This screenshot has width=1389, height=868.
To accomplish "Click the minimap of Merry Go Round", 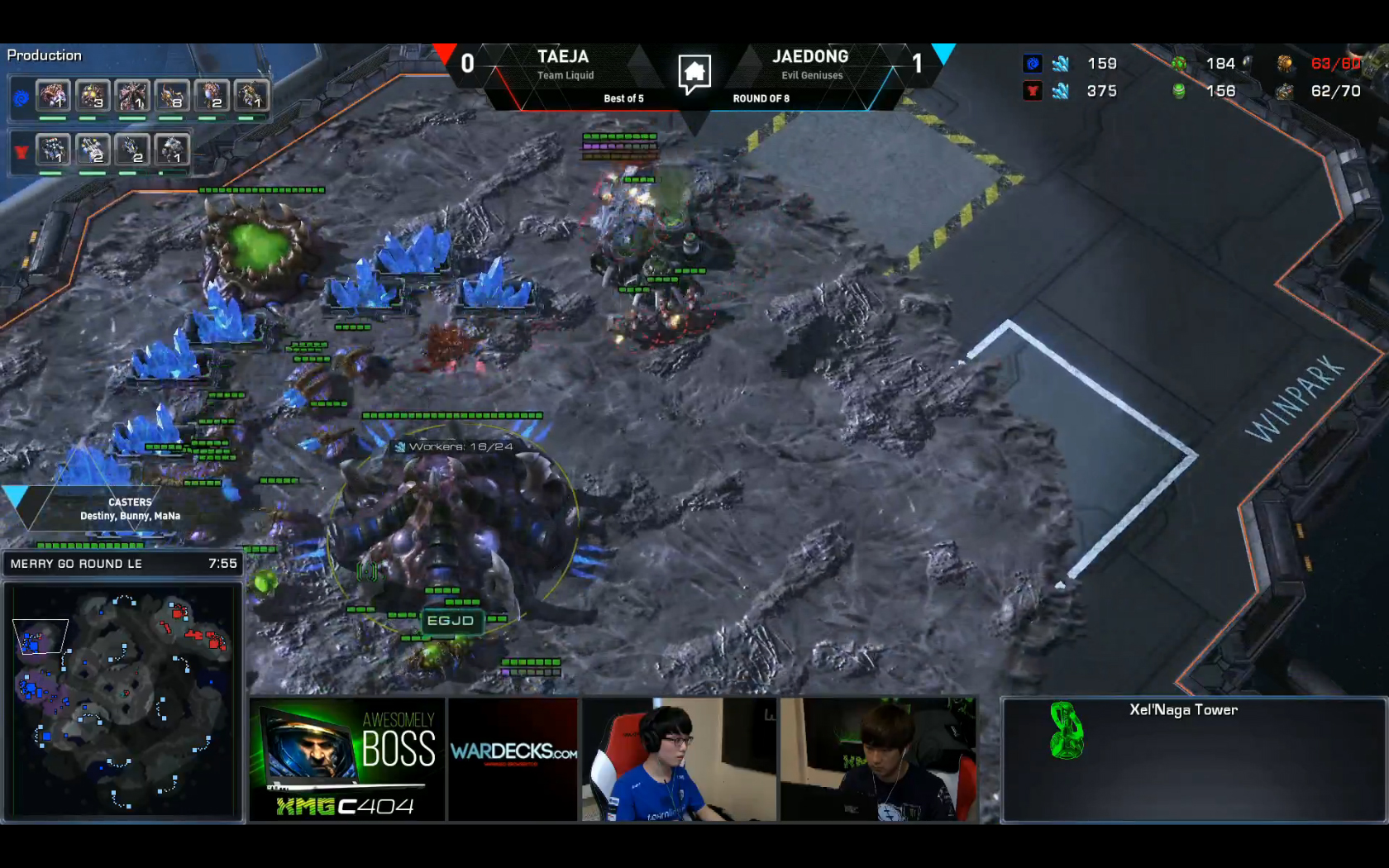I will pyautogui.click(x=122, y=701).
